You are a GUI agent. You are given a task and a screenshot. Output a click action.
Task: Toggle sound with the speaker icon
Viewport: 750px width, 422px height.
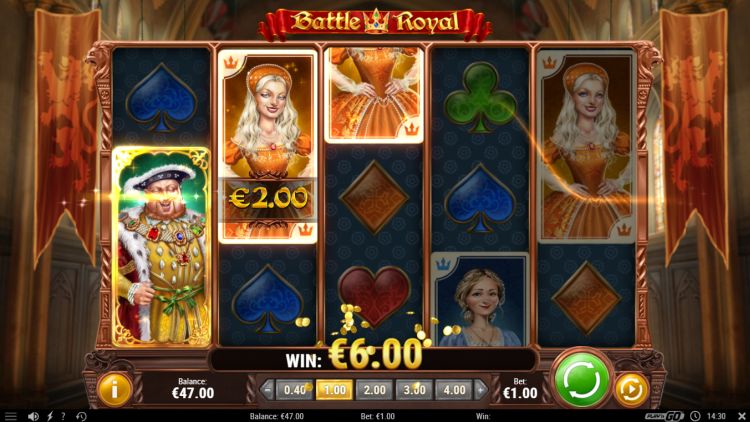click(x=33, y=416)
